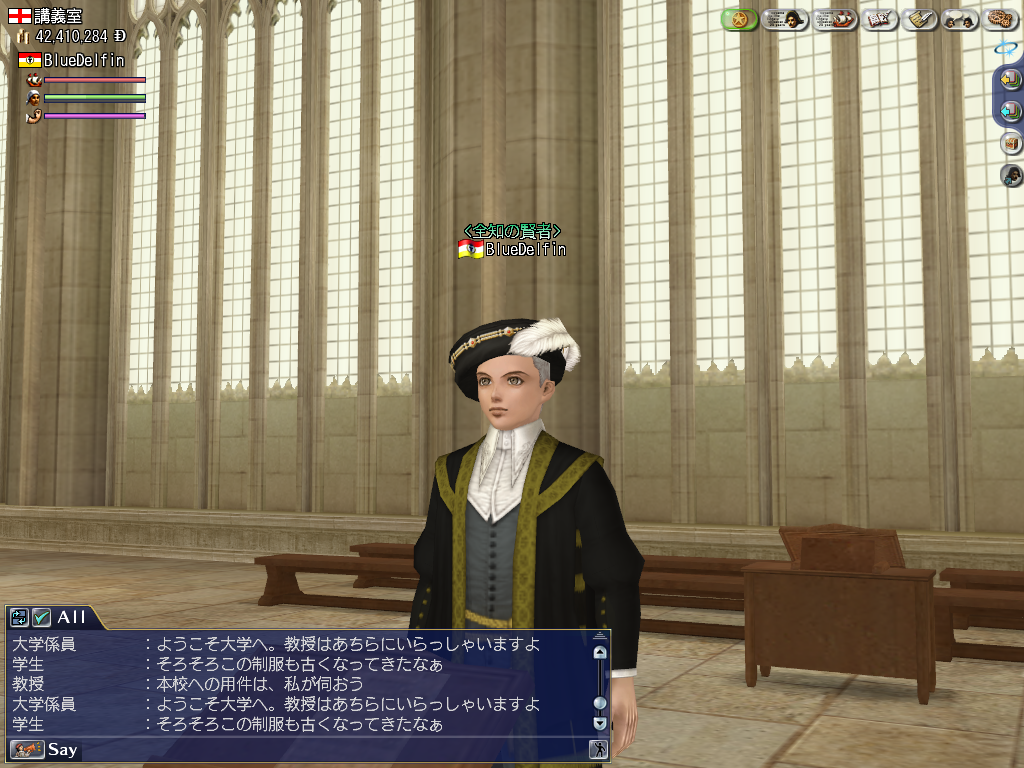
Task: Click the cyan arrow panel button
Action: click(x=1010, y=110)
